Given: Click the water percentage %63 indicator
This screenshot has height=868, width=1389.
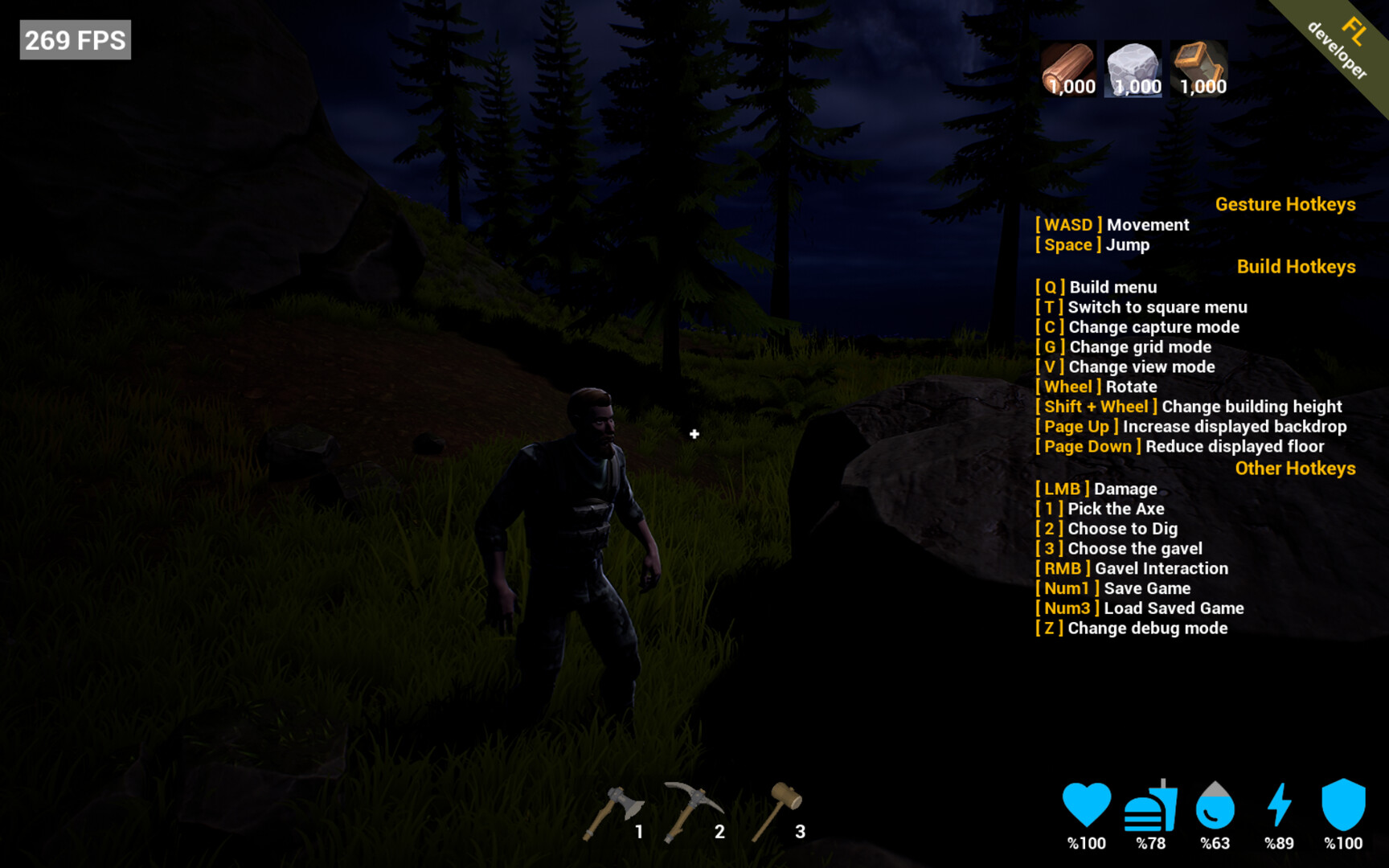Looking at the screenshot, I should pyautogui.click(x=1214, y=844).
